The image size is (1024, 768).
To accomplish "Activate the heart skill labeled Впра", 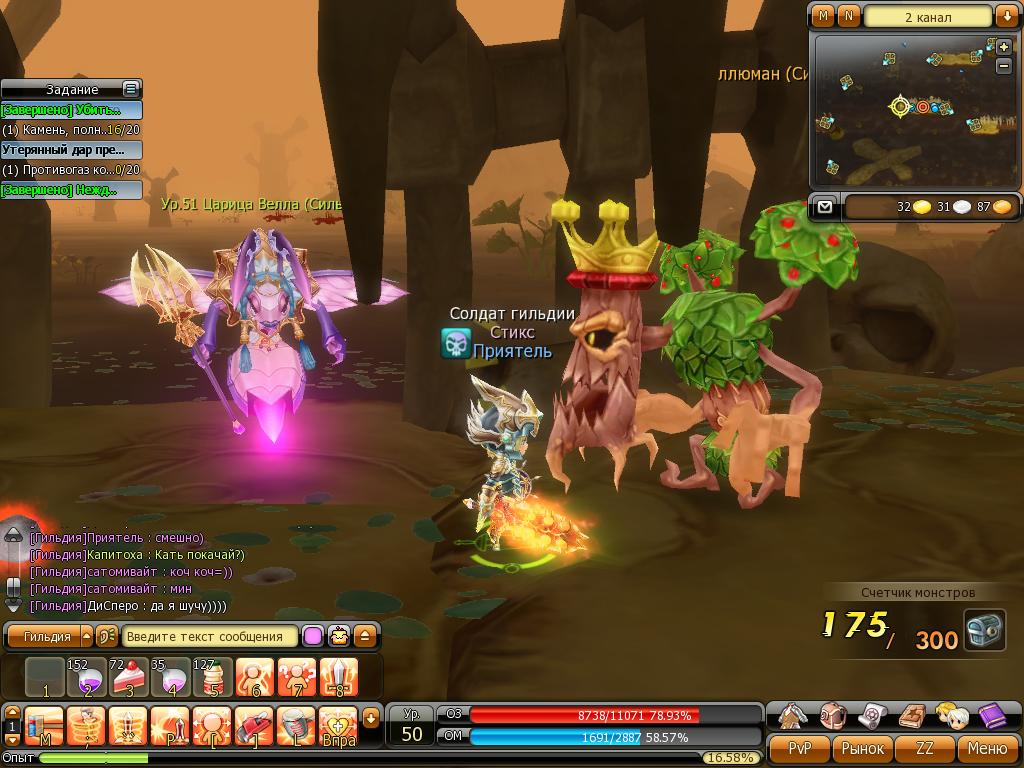I will pos(339,724).
